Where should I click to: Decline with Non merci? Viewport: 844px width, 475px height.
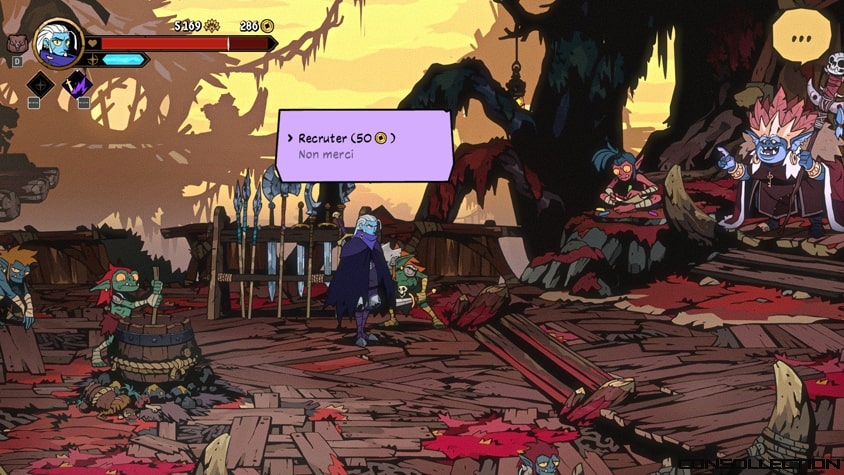[x=326, y=155]
